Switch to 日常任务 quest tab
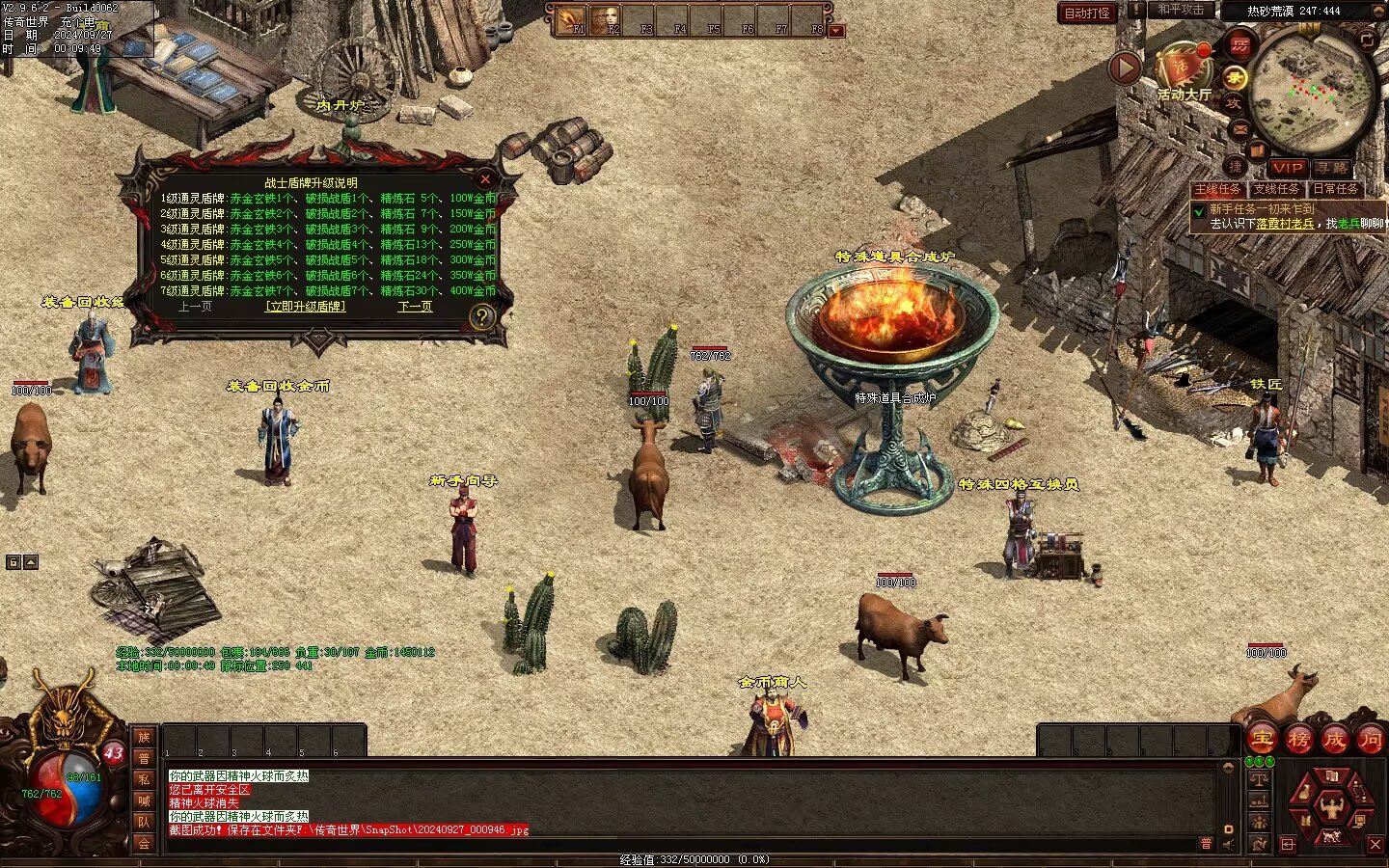This screenshot has height=868, width=1389. [x=1336, y=190]
